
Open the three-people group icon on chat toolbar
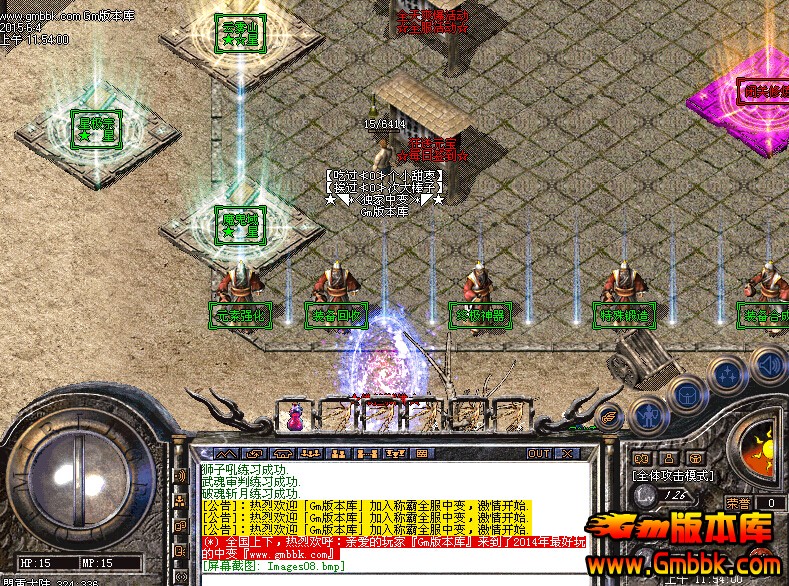(x=310, y=453)
